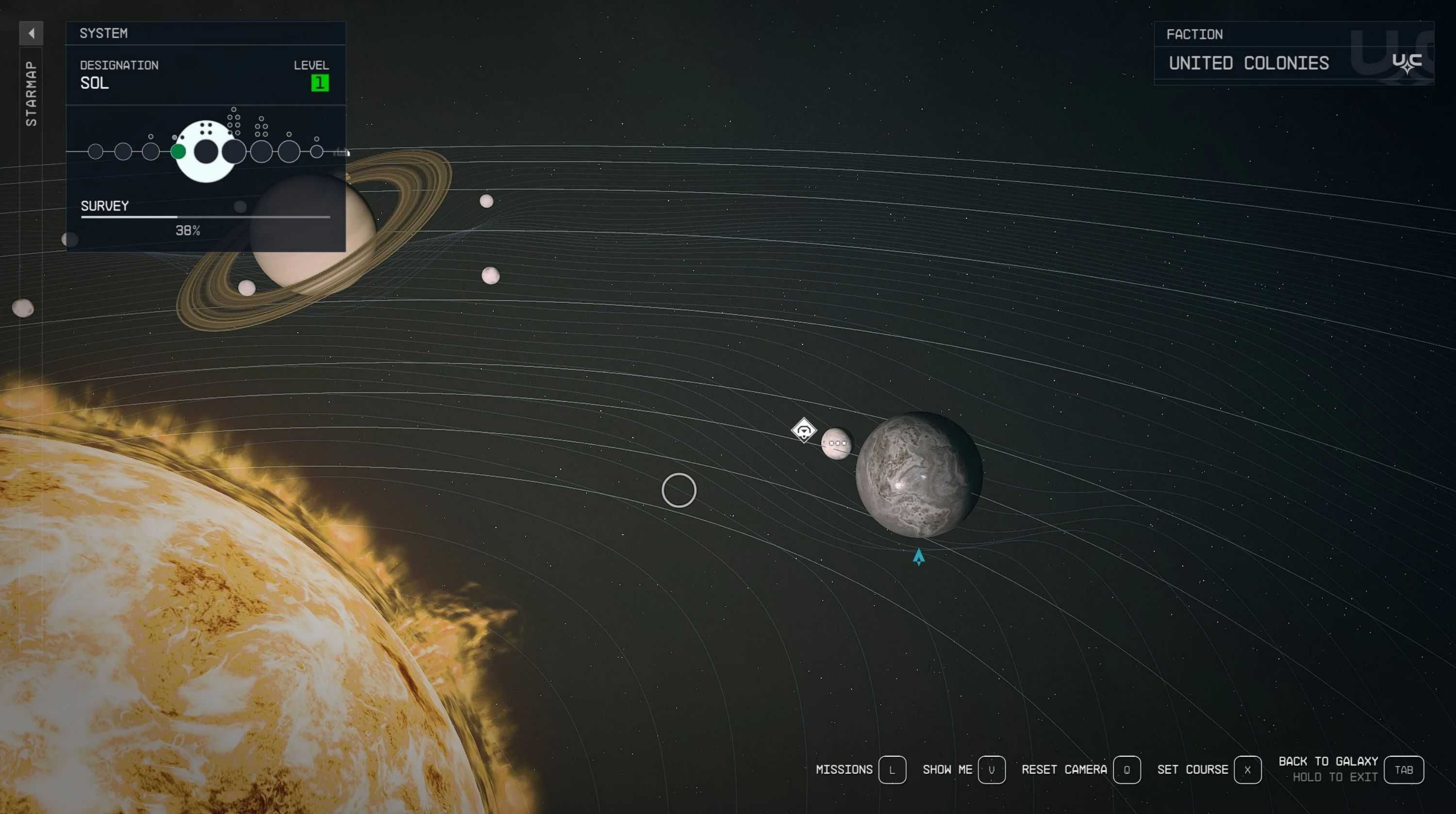
Task: Open the Missions list
Action: coord(892,769)
